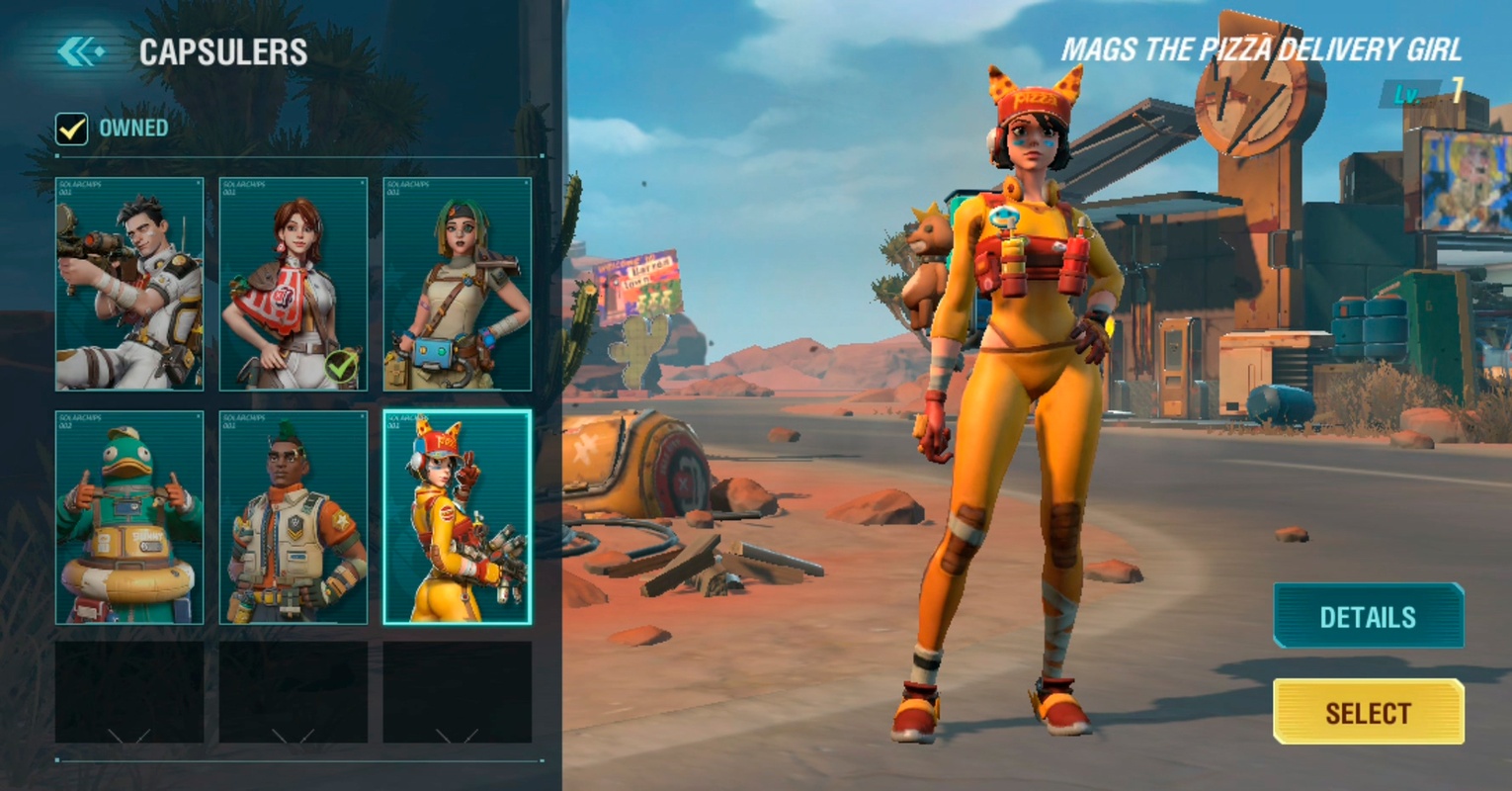Open the Details panel for Mags
Image resolution: width=1512 pixels, height=791 pixels.
1368,616
